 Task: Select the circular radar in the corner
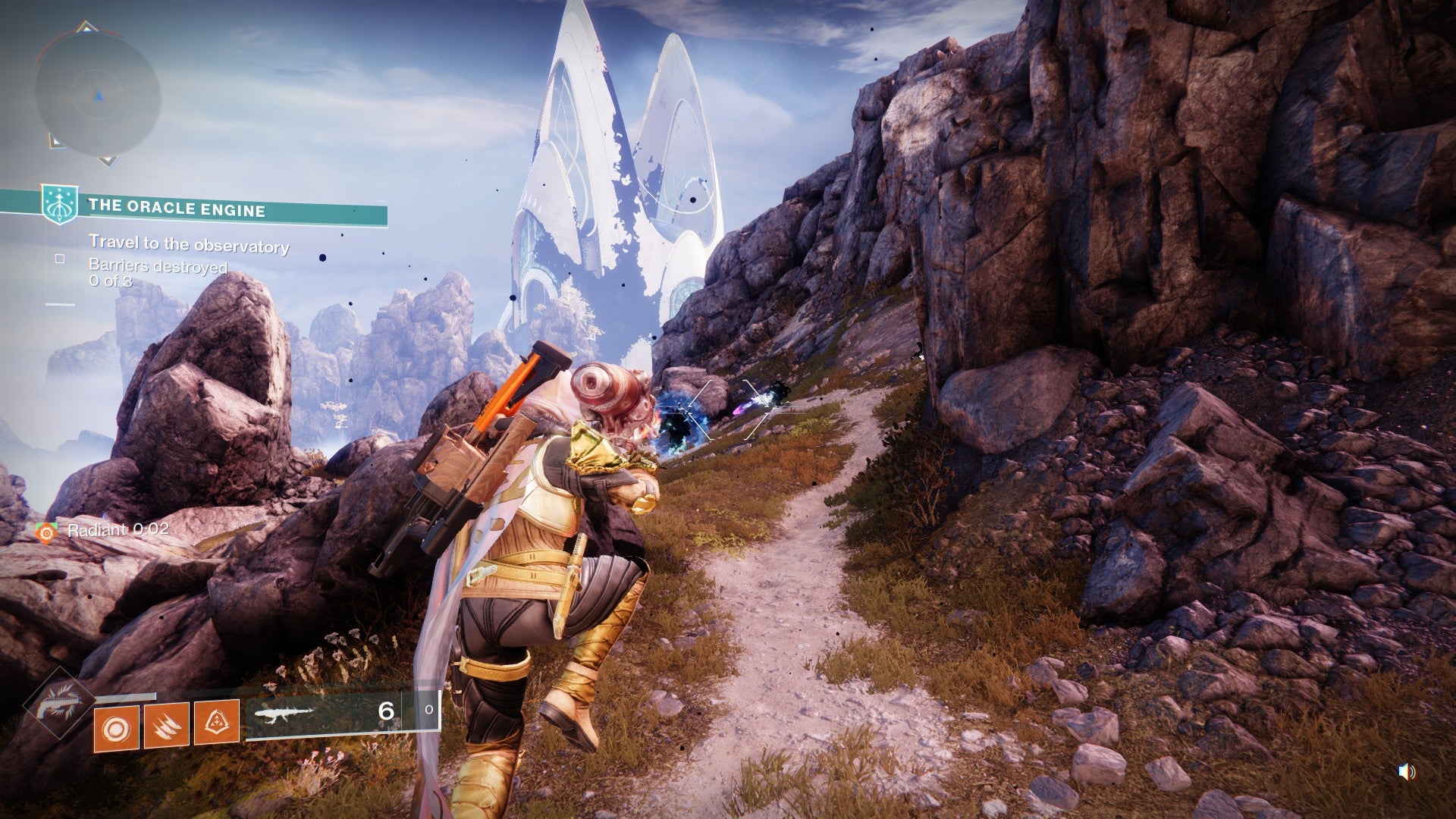pyautogui.click(x=97, y=96)
